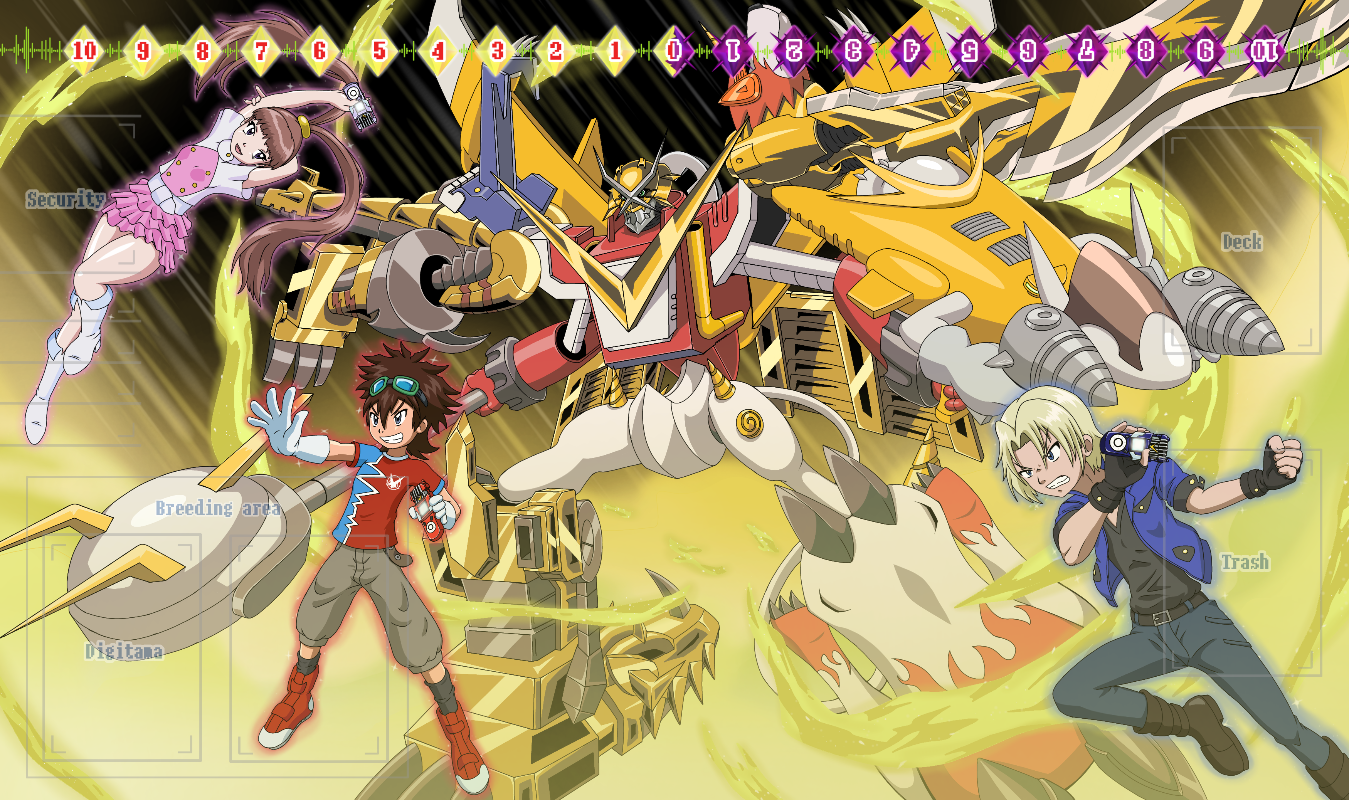
Task: Choose purple memory diamond number 3
Action: 853,49
